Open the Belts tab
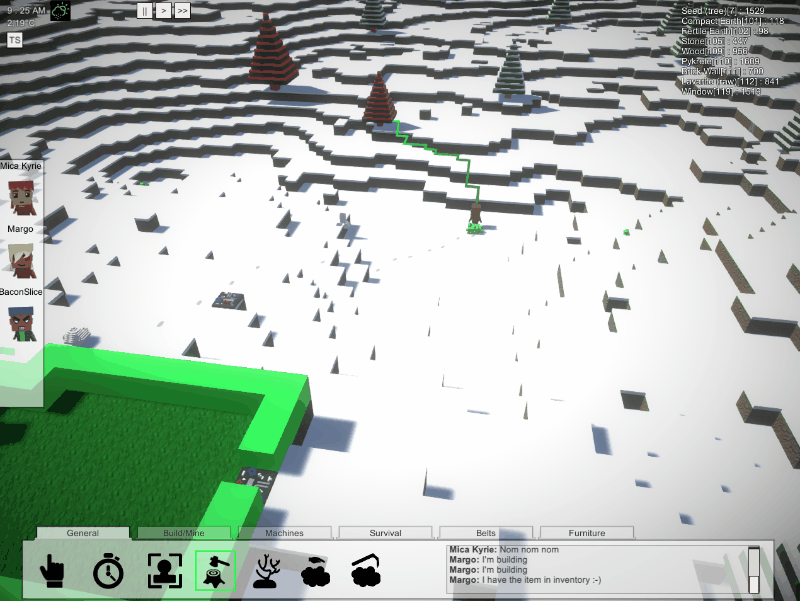This screenshot has height=601, width=800. point(486,533)
